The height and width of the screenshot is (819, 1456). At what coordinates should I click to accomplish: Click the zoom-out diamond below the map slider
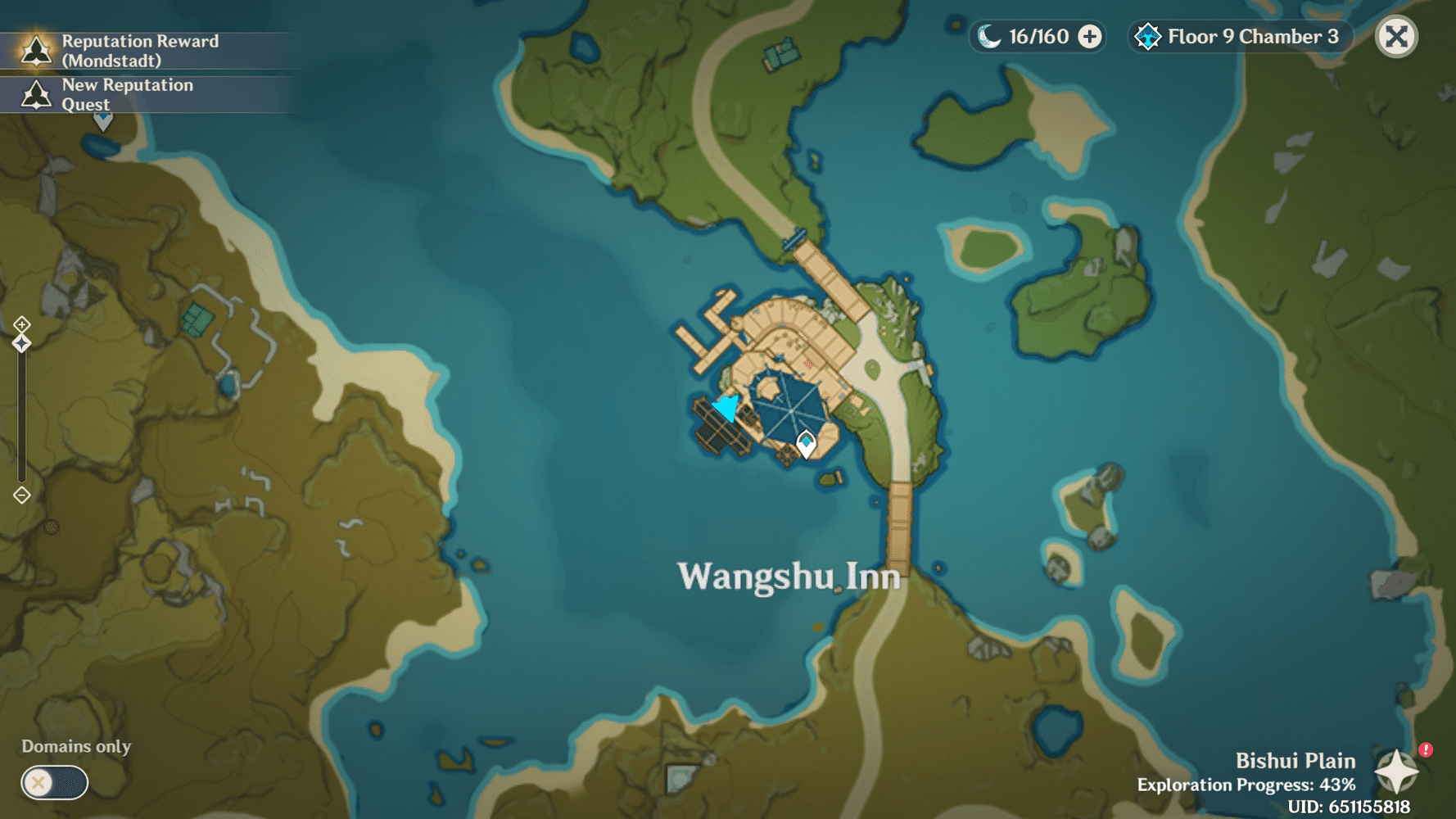click(x=20, y=495)
